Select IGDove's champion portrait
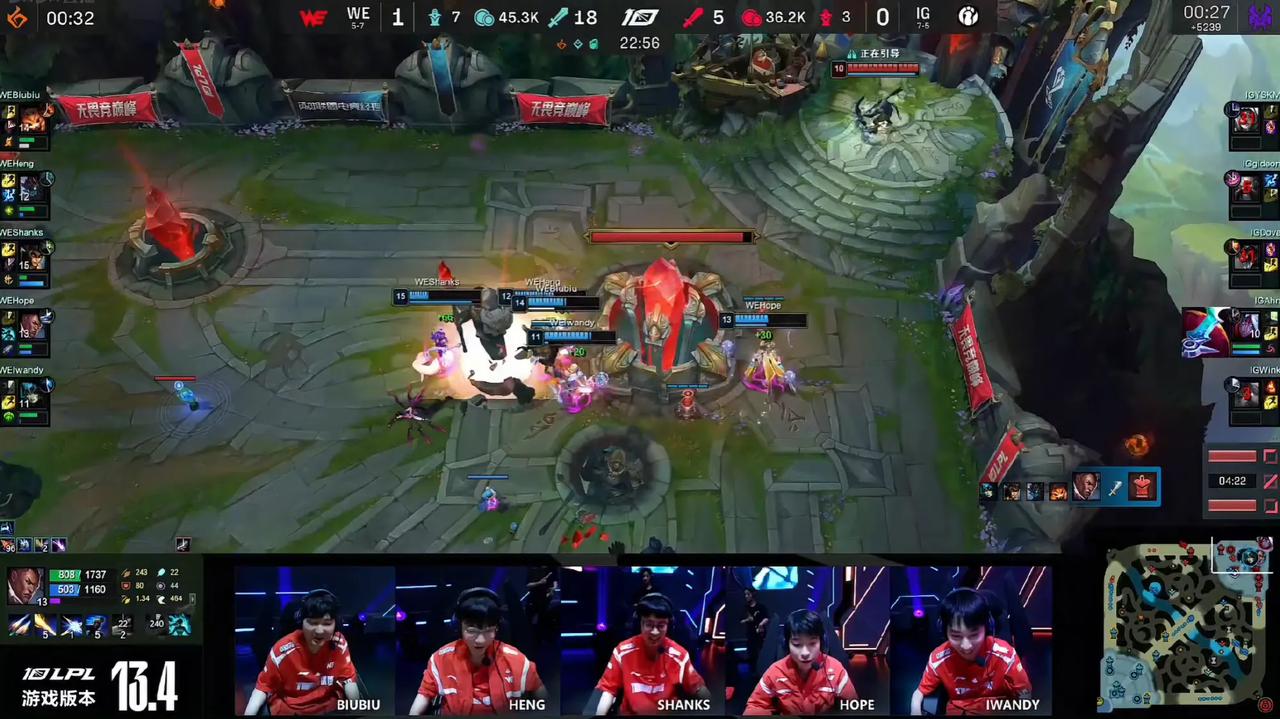1280x719 pixels. pyautogui.click(x=1246, y=257)
